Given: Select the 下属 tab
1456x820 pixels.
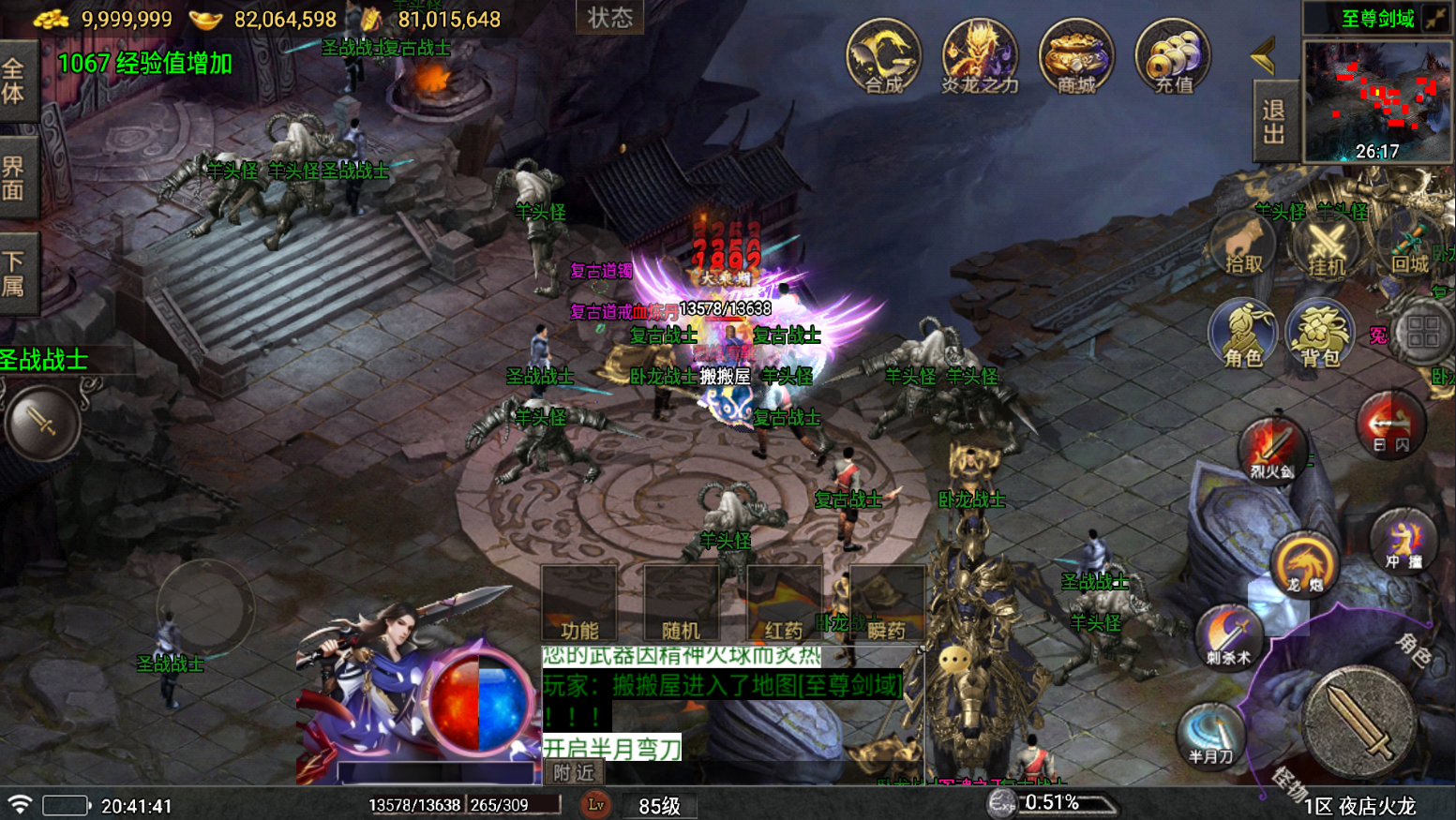Looking at the screenshot, I should click(x=15, y=273).
